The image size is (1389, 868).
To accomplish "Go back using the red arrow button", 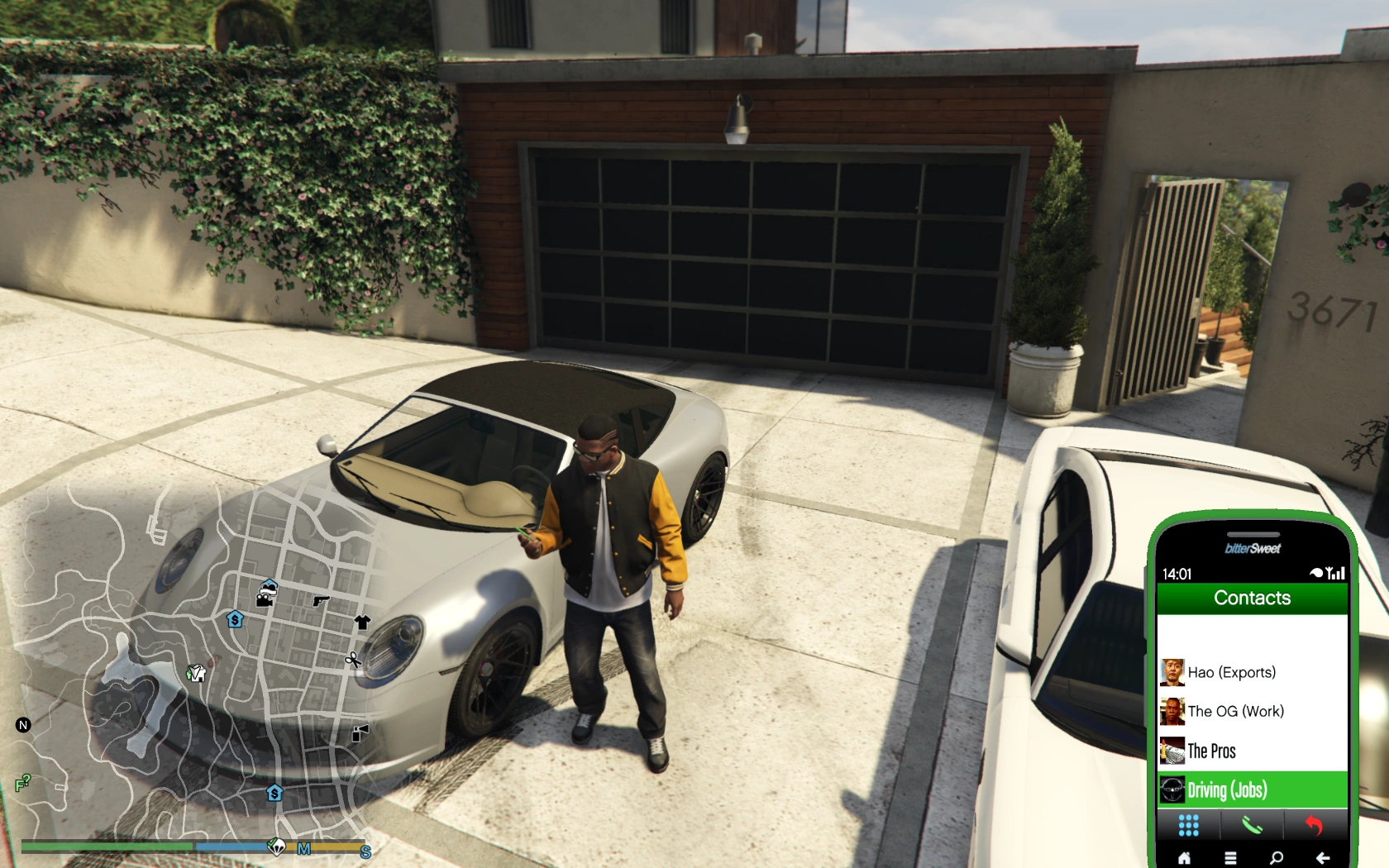I will pyautogui.click(x=1314, y=825).
